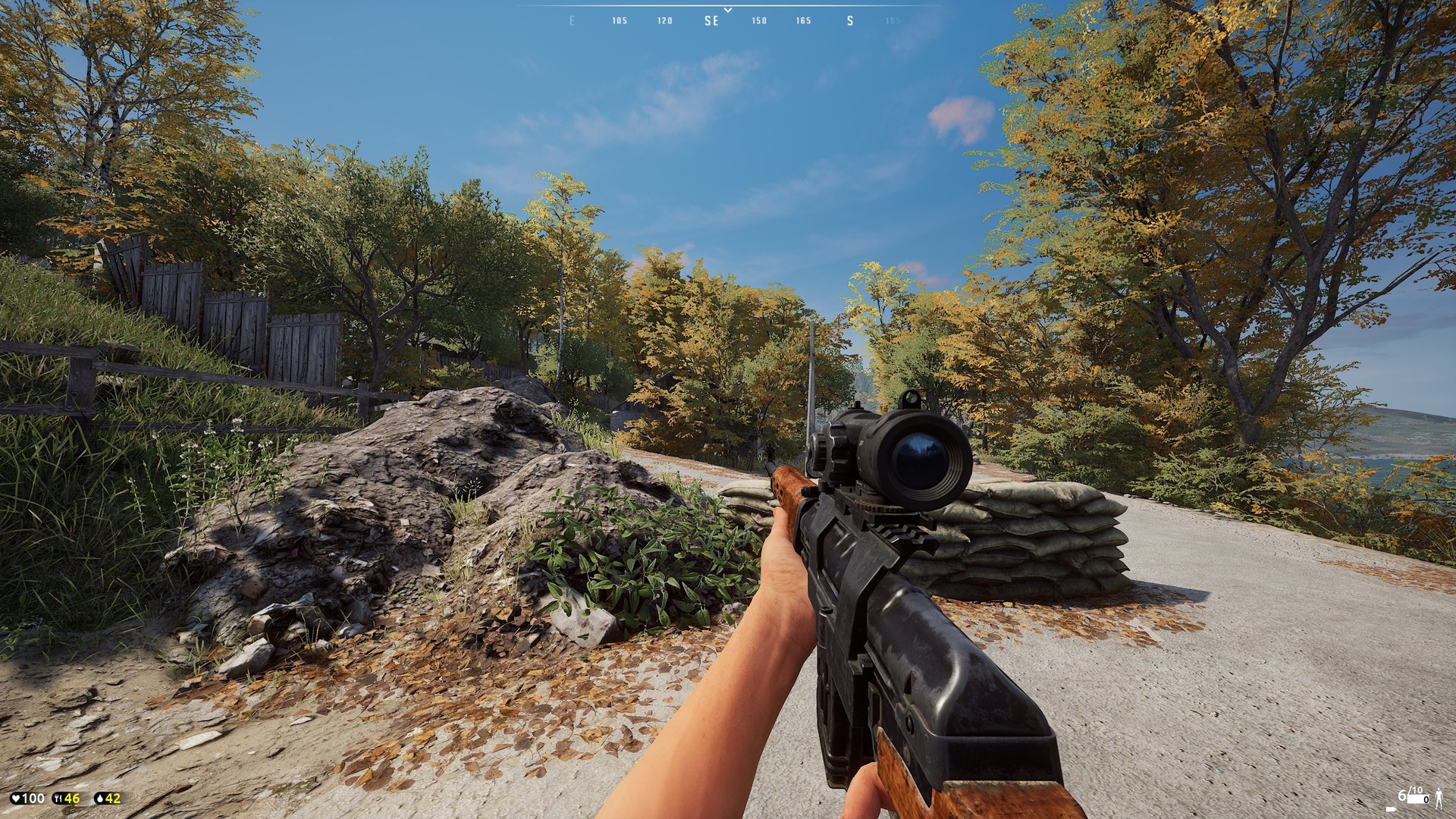The height and width of the screenshot is (819, 1456).
Task: Click the chambered bullet icon bottom right
Action: coord(1391,809)
